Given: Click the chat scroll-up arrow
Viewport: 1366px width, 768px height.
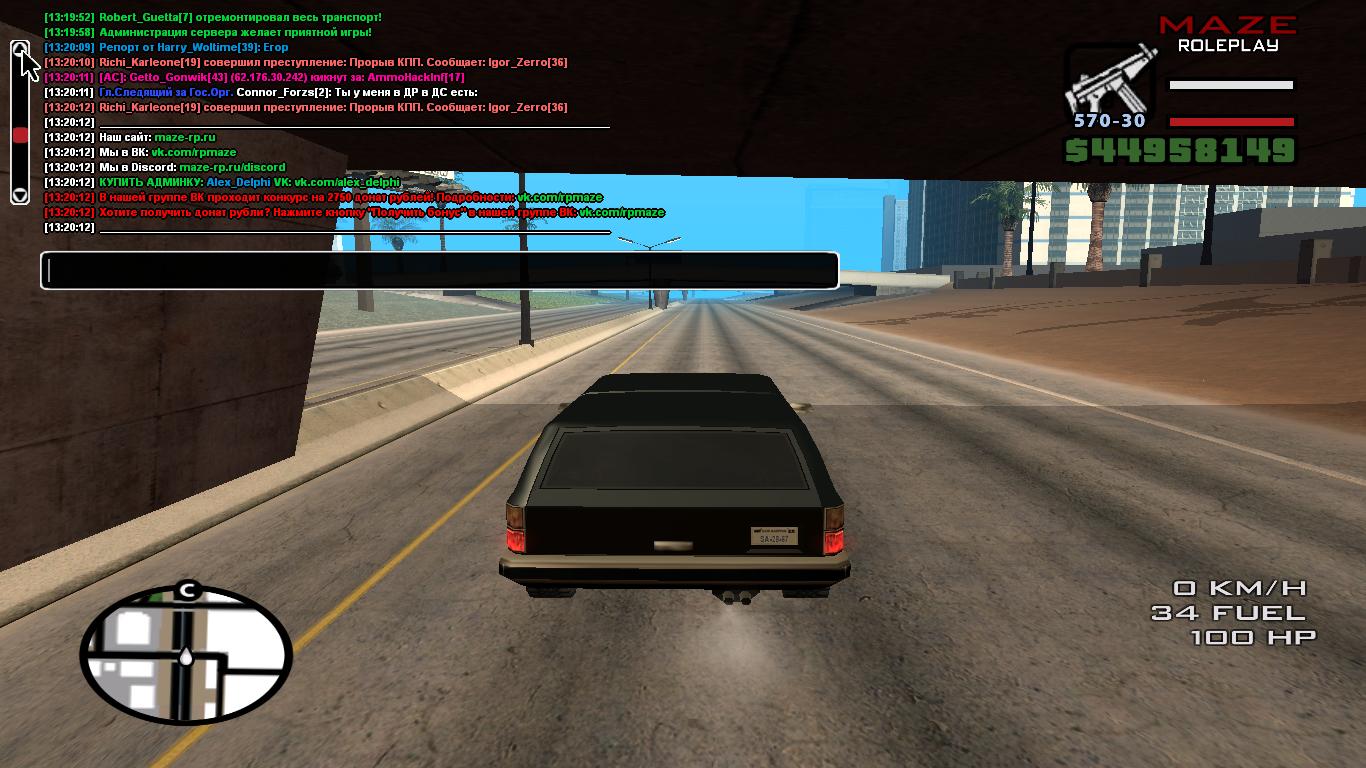Looking at the screenshot, I should 20,47.
